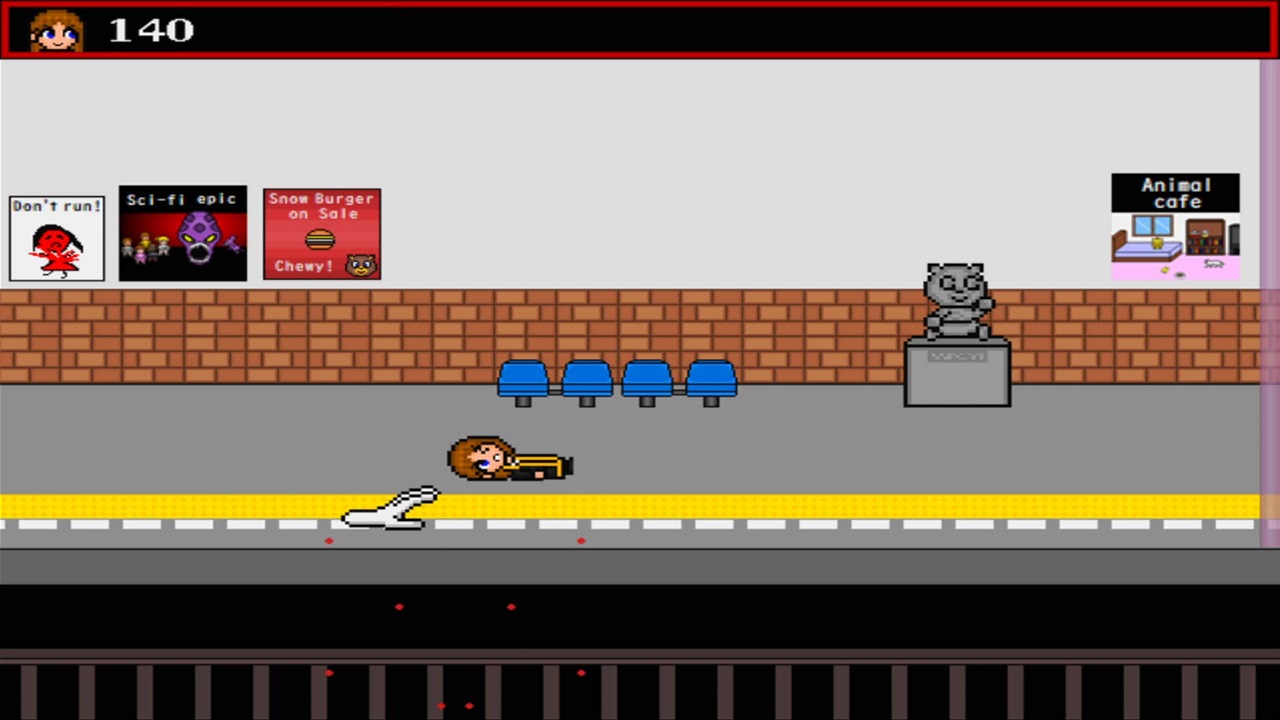The image size is (1280, 720).
Task: Select the 'Don't run!' warning poster
Action: tap(57, 235)
